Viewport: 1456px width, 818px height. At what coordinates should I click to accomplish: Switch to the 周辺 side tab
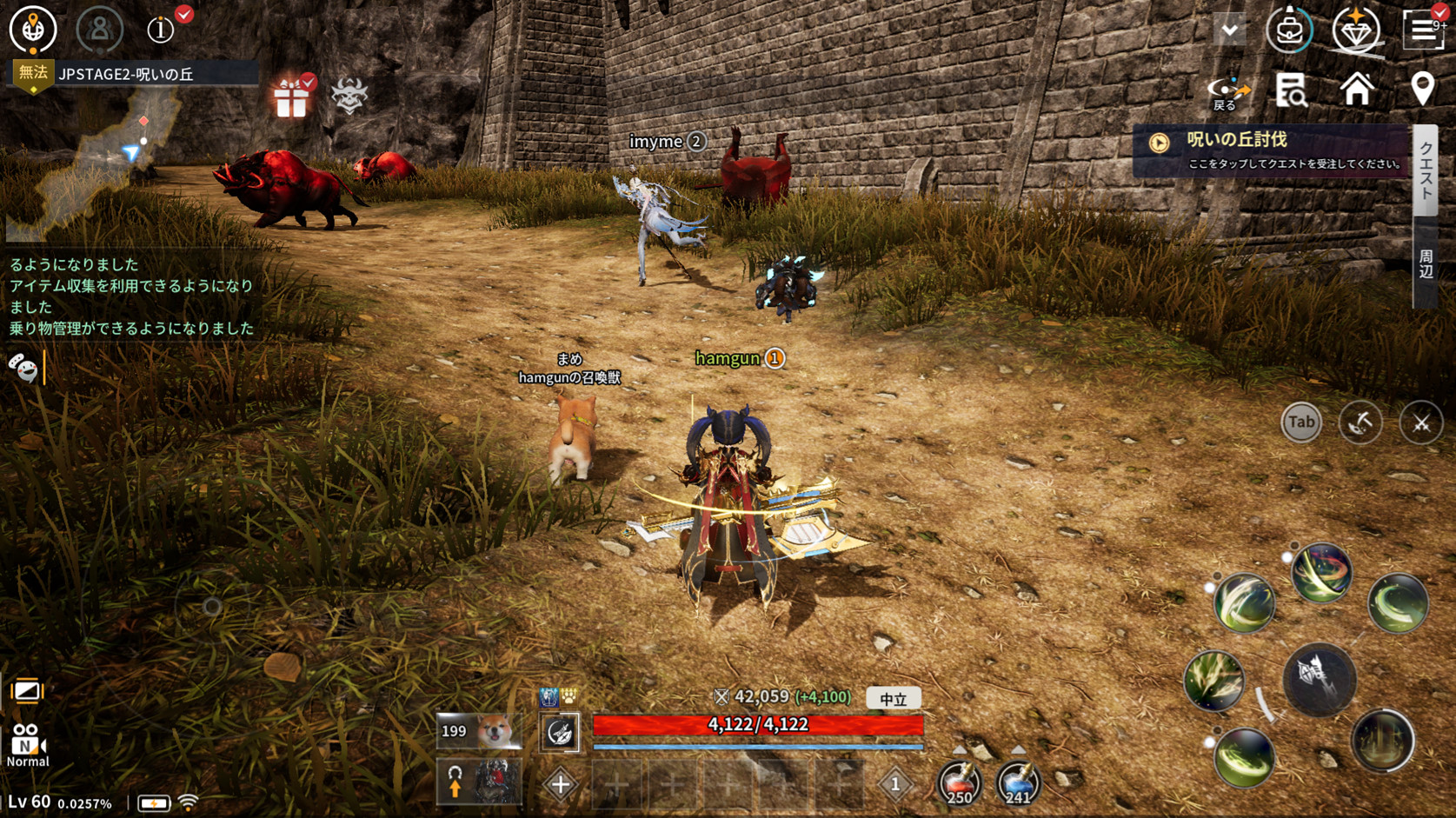pos(1426,263)
